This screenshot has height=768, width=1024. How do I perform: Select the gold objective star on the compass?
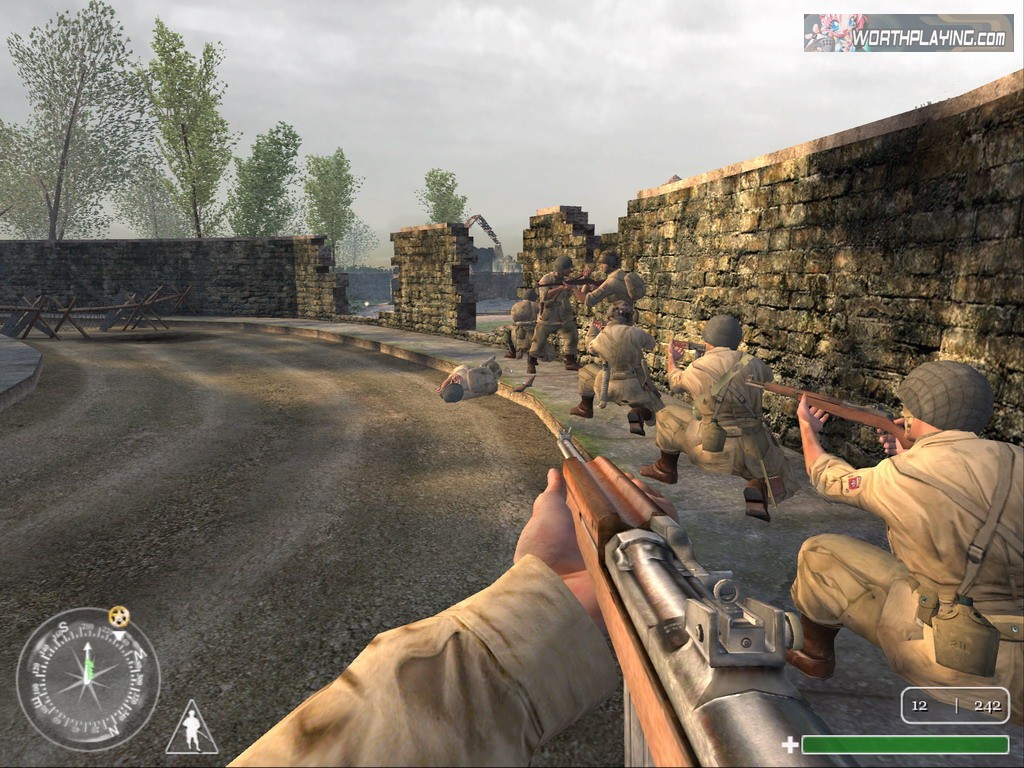click(119, 616)
